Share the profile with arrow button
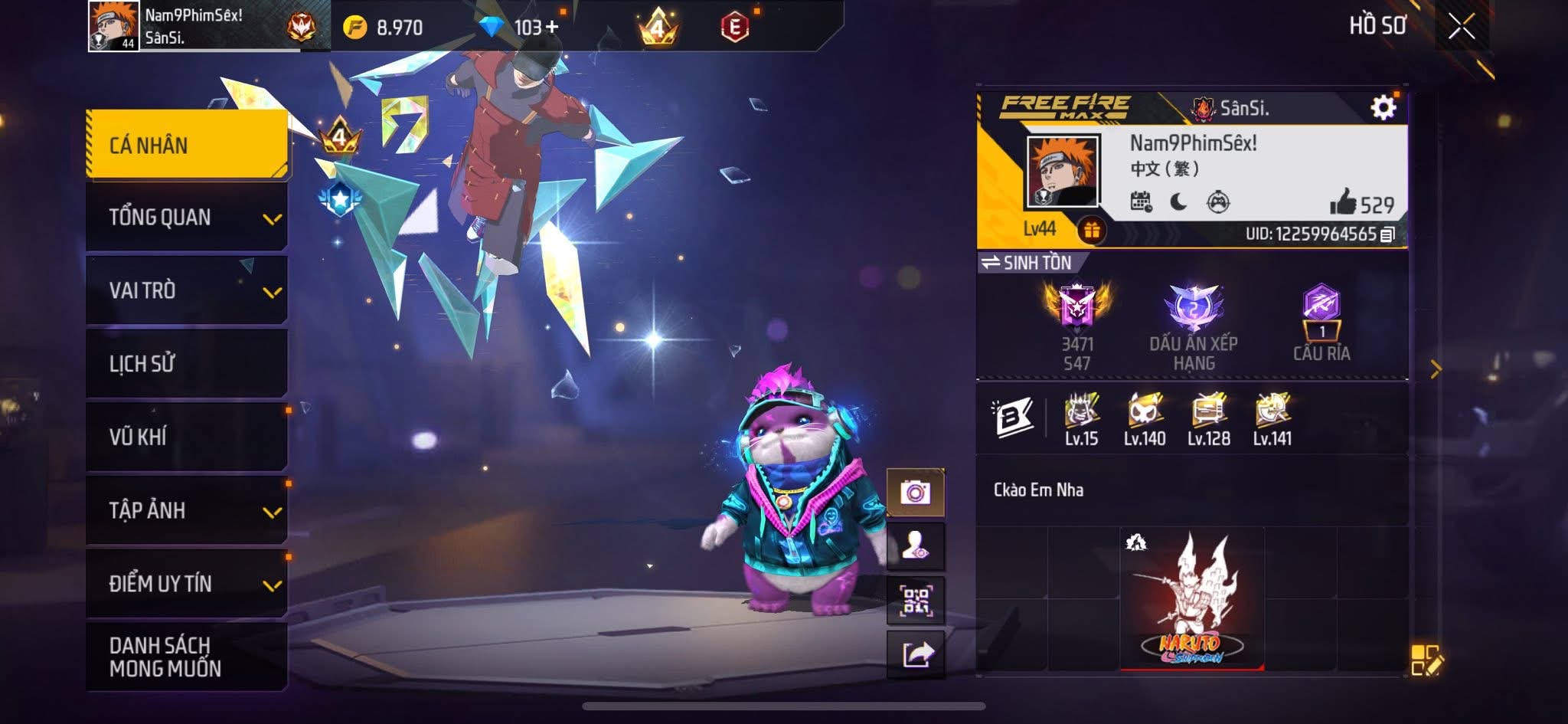This screenshot has width=1568, height=724. pos(916,654)
